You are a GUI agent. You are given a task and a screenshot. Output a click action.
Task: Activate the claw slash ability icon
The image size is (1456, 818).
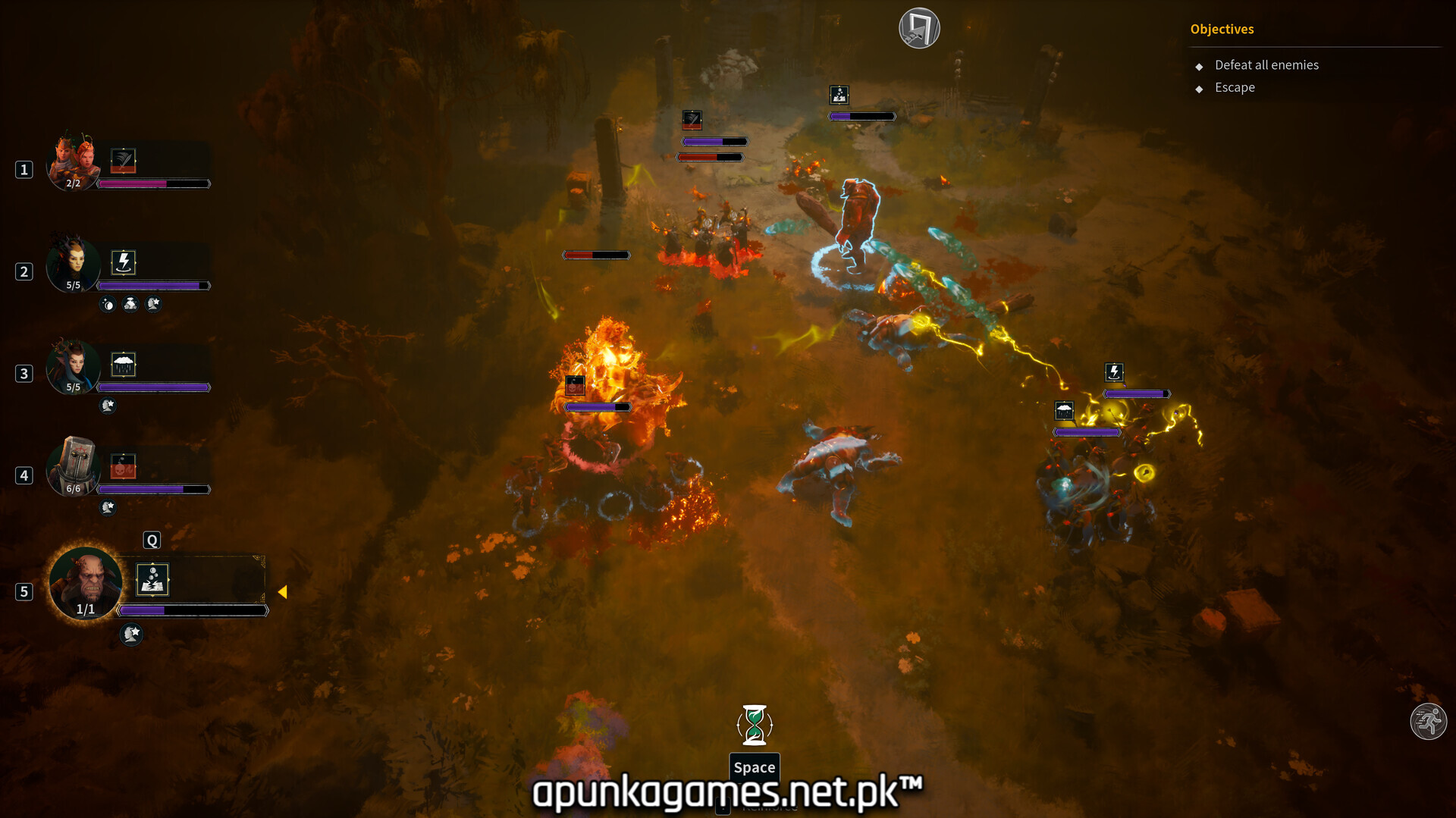click(x=123, y=160)
